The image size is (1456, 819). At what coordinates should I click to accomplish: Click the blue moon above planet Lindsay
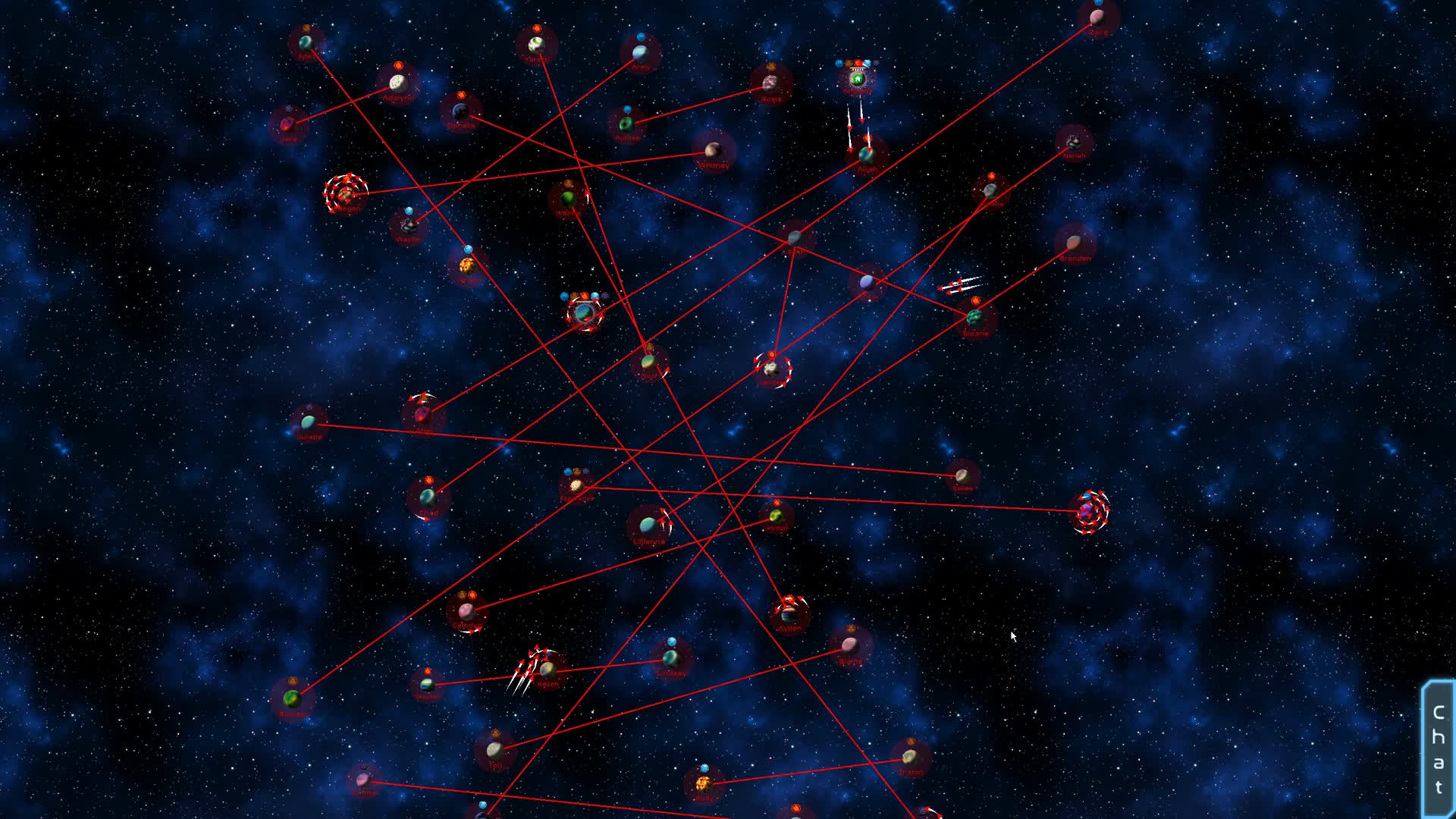[671, 642]
